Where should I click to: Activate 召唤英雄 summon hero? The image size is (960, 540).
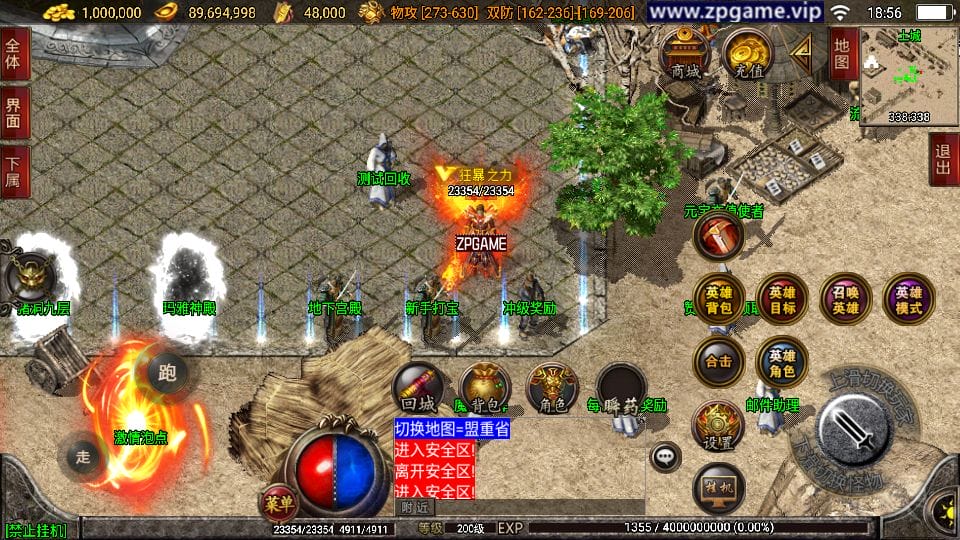[845, 299]
